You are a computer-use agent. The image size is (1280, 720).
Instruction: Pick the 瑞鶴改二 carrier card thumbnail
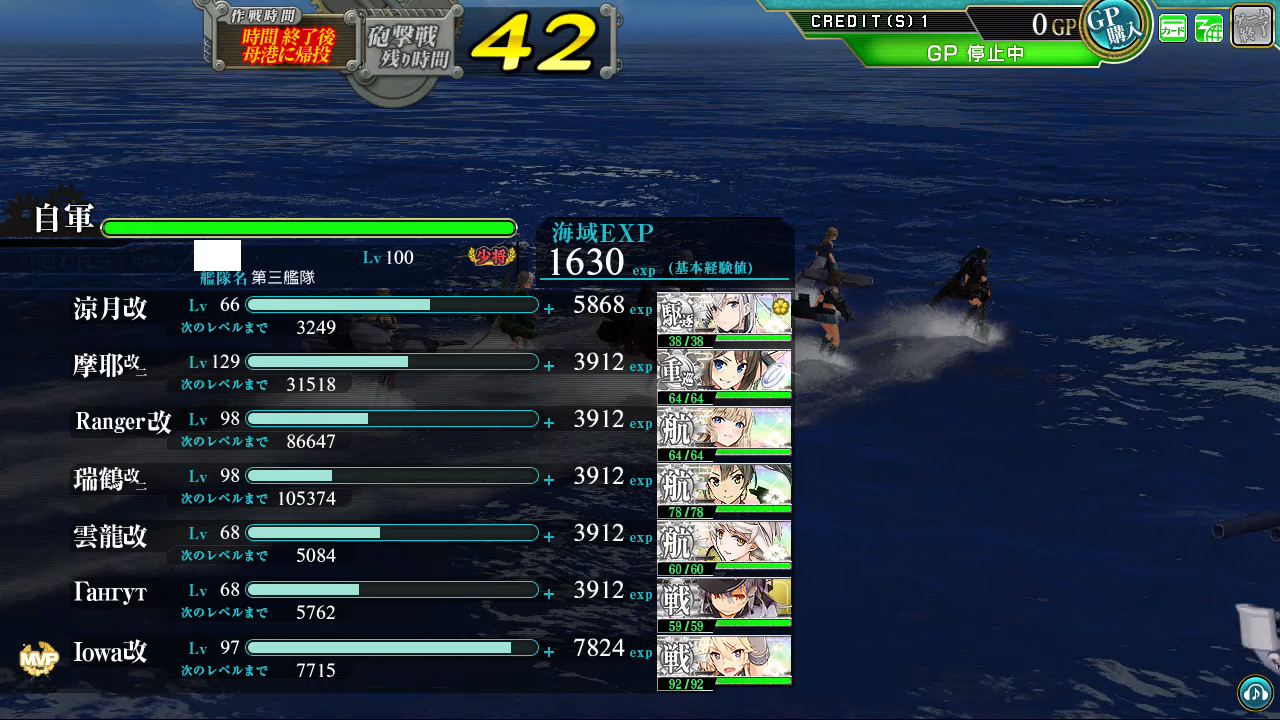point(724,491)
